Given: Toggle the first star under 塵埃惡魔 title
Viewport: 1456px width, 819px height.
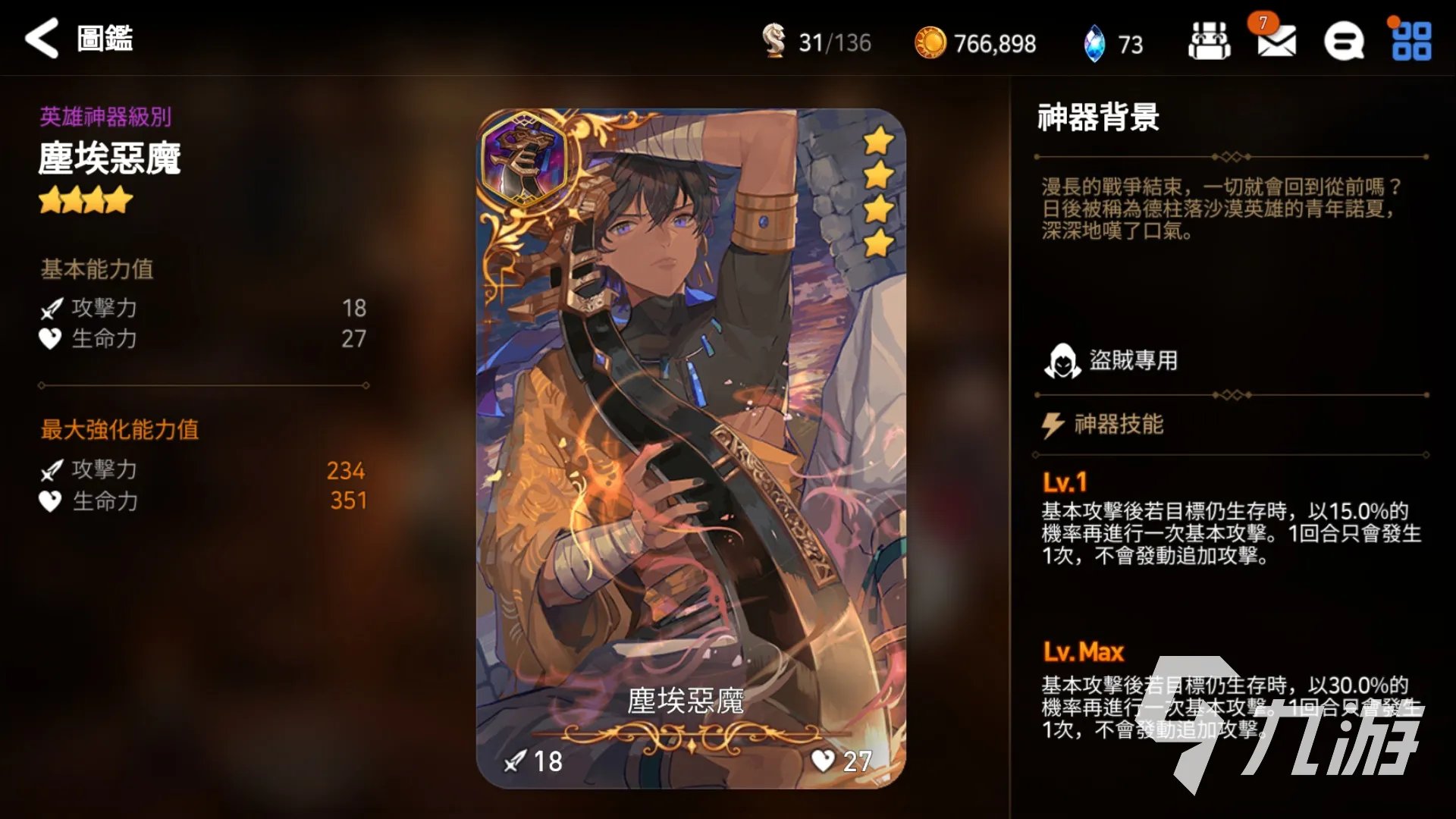Looking at the screenshot, I should [x=50, y=199].
